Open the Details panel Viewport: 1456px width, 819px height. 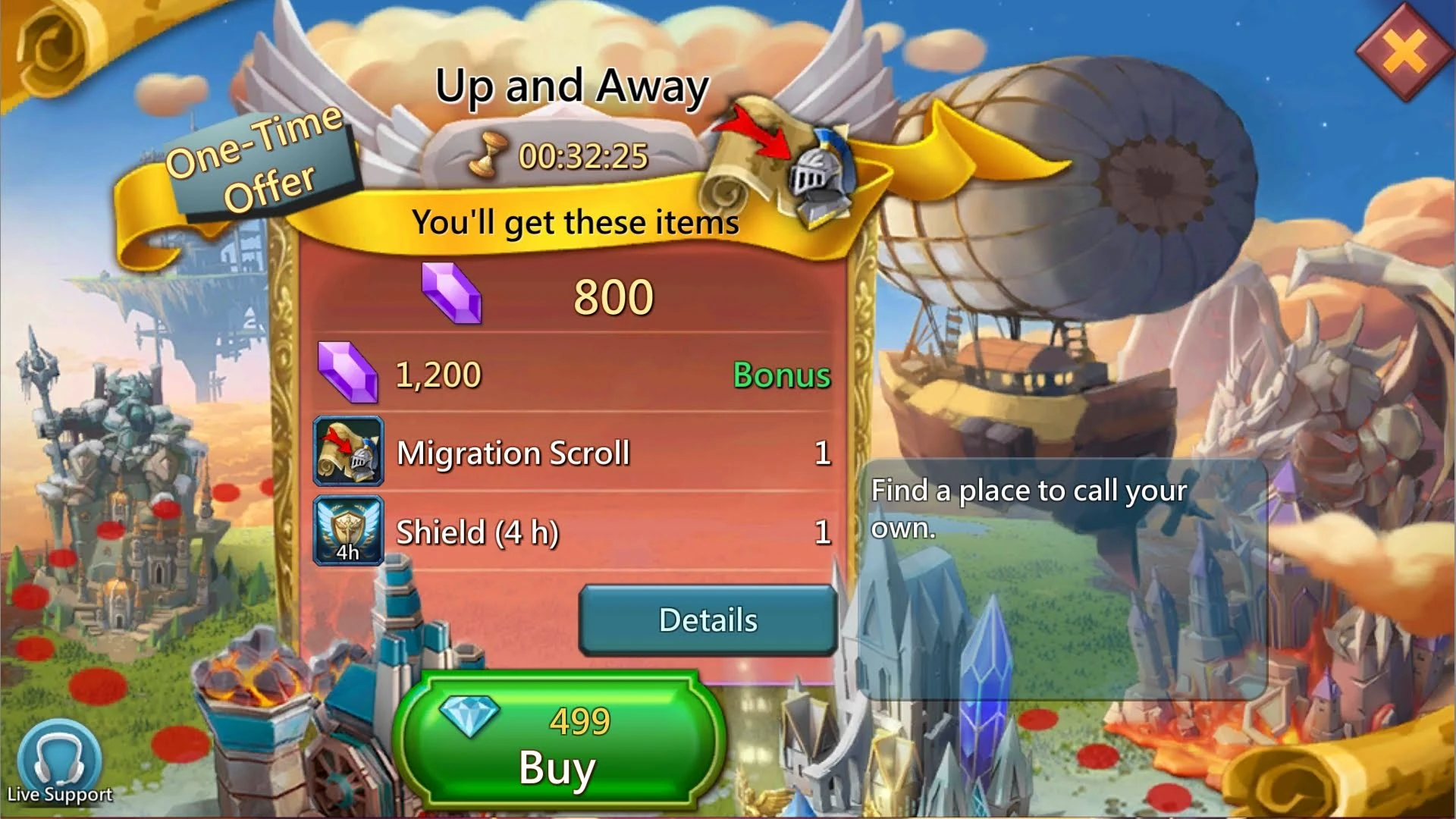708,620
